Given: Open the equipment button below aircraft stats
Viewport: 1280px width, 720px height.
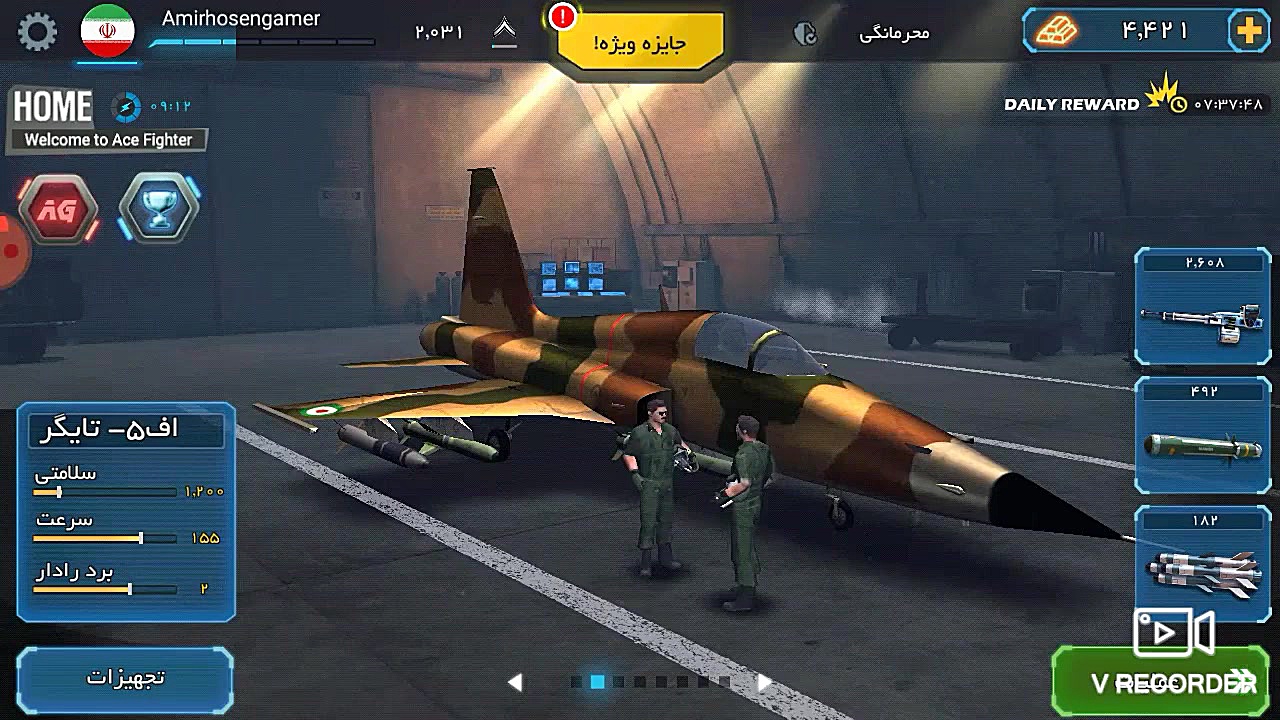Looking at the screenshot, I should (125, 678).
